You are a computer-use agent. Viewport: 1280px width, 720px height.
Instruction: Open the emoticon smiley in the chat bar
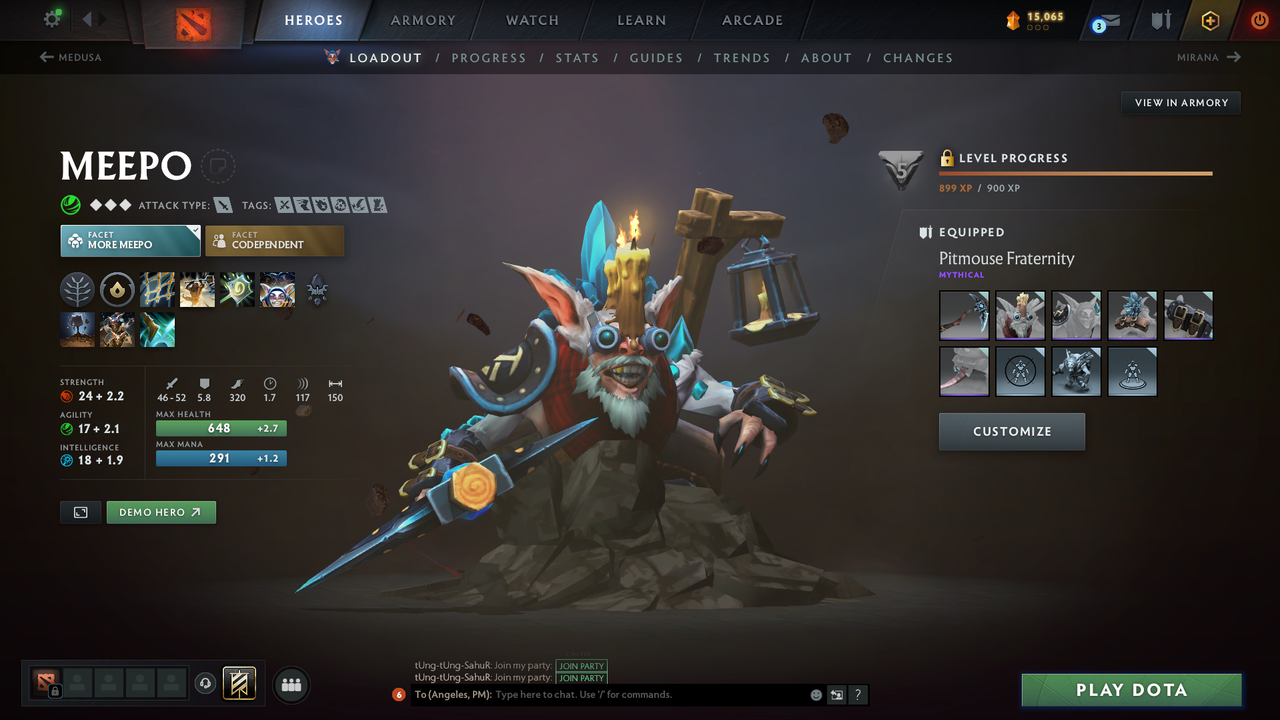(815, 694)
